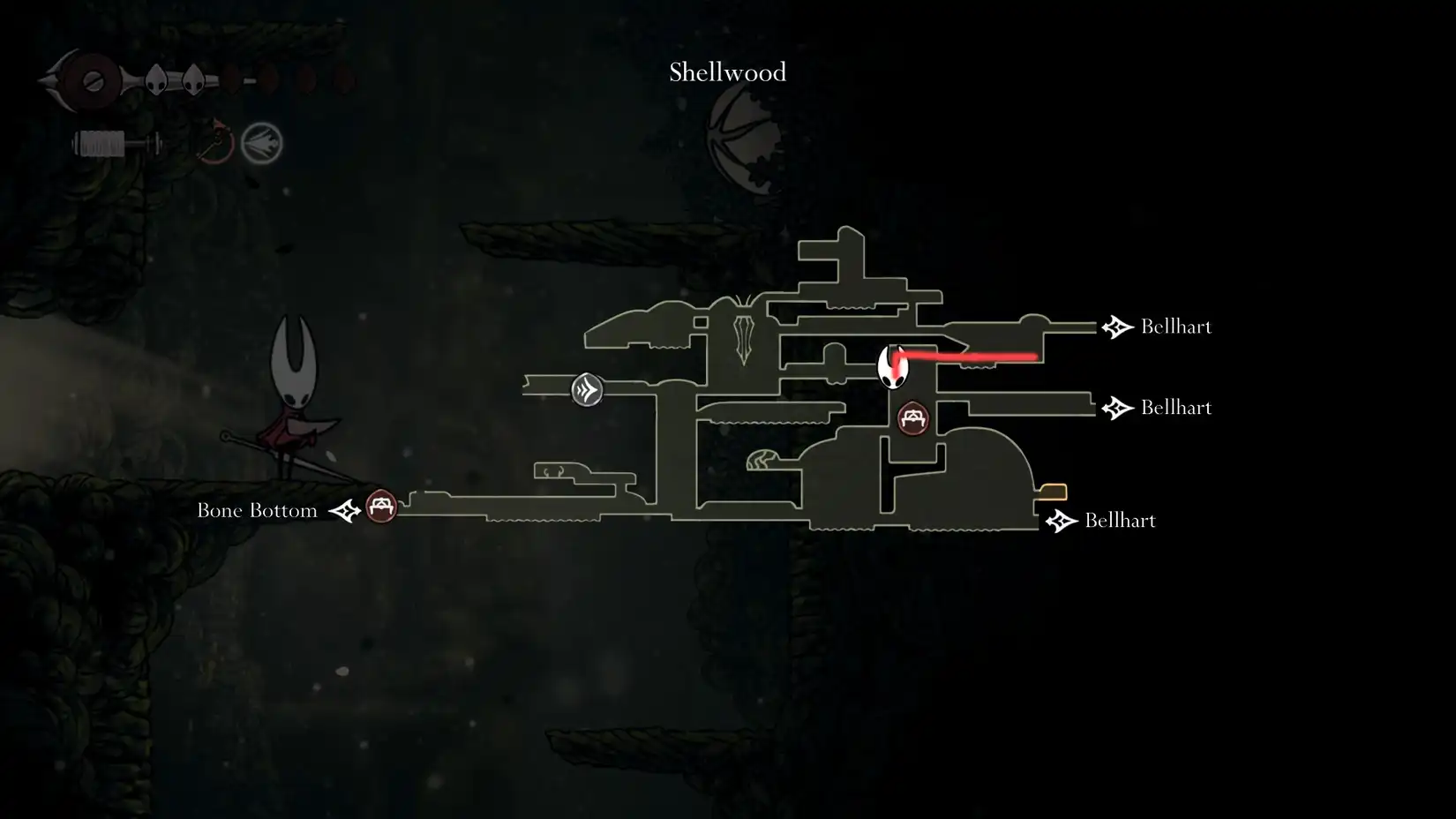Click Hornet's white position marker on the map
1456x819 pixels.
tap(894, 364)
